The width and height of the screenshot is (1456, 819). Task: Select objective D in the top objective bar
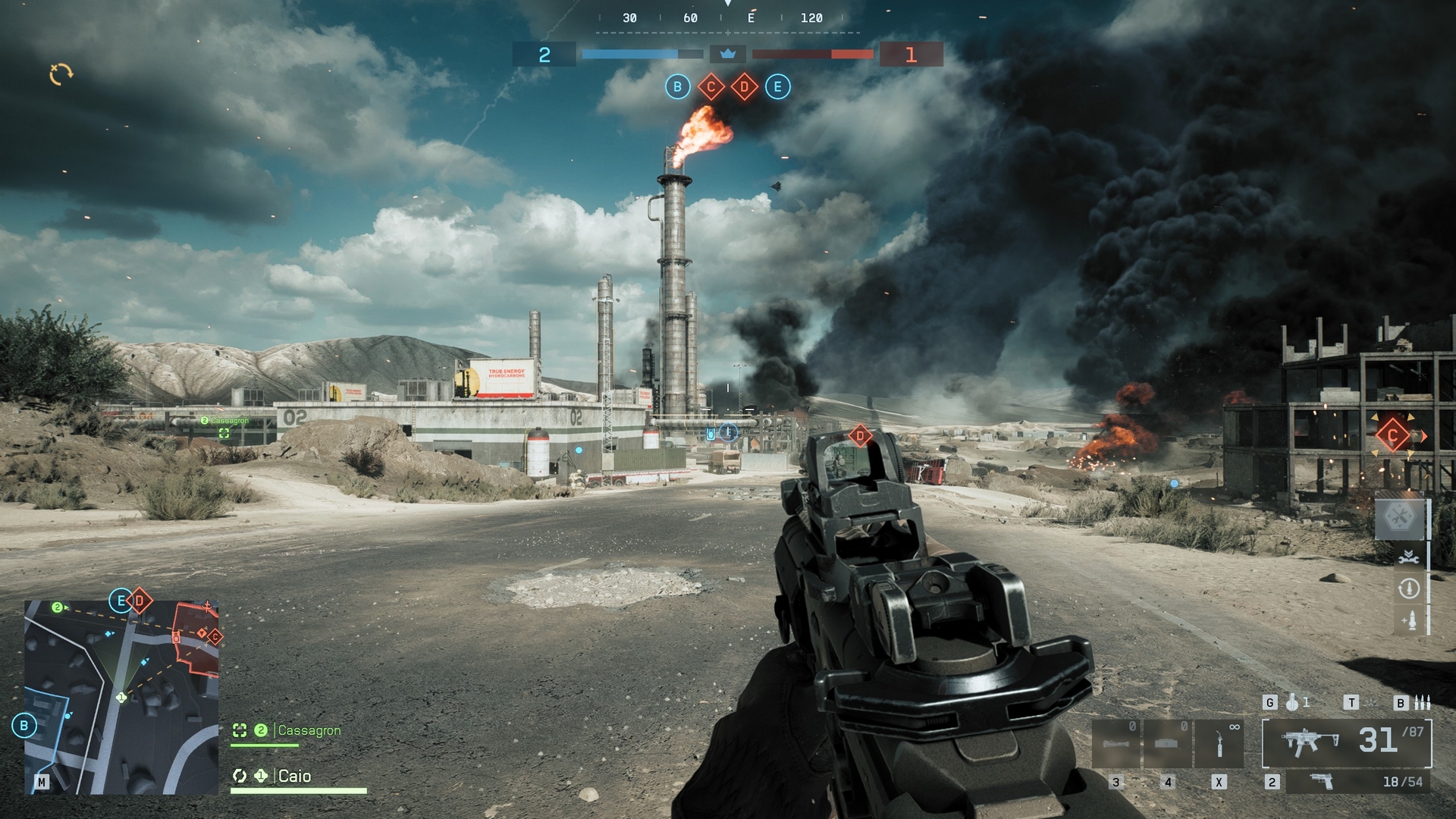click(x=744, y=87)
